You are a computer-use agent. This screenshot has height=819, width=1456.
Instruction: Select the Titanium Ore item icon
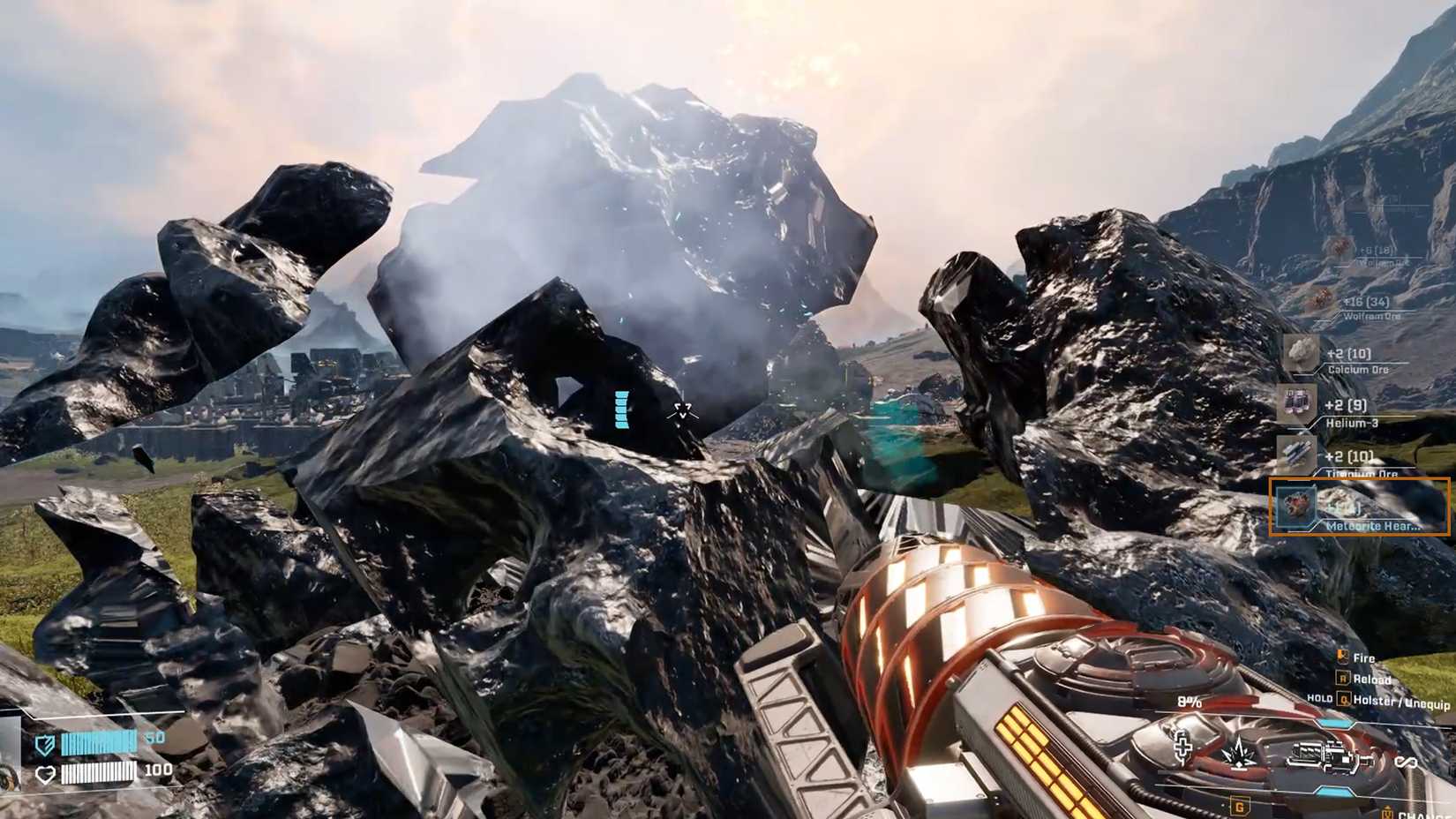coord(1296,451)
